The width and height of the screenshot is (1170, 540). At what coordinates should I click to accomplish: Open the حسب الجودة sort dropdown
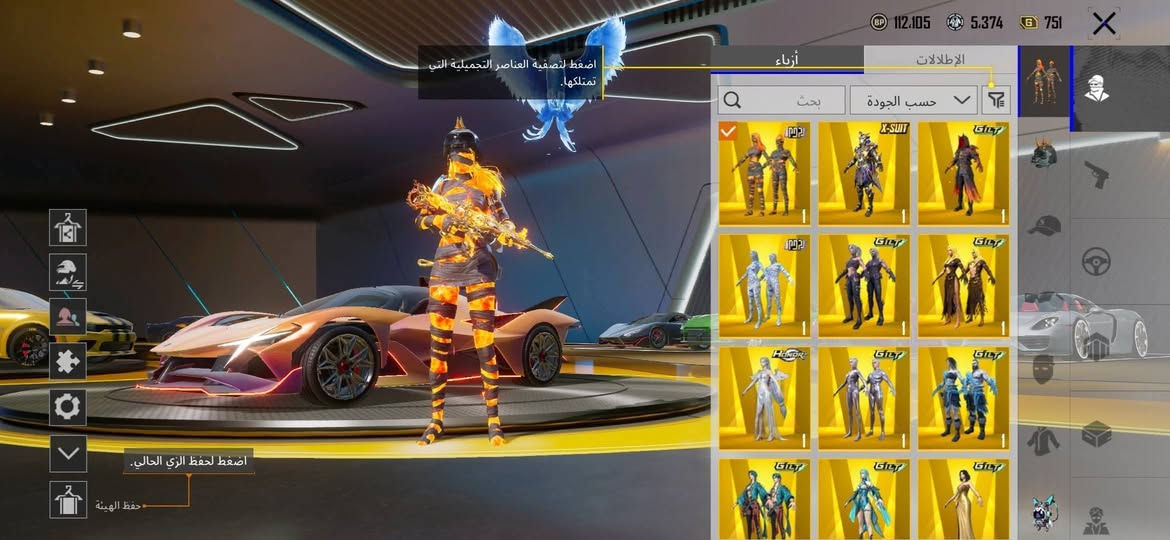(914, 99)
